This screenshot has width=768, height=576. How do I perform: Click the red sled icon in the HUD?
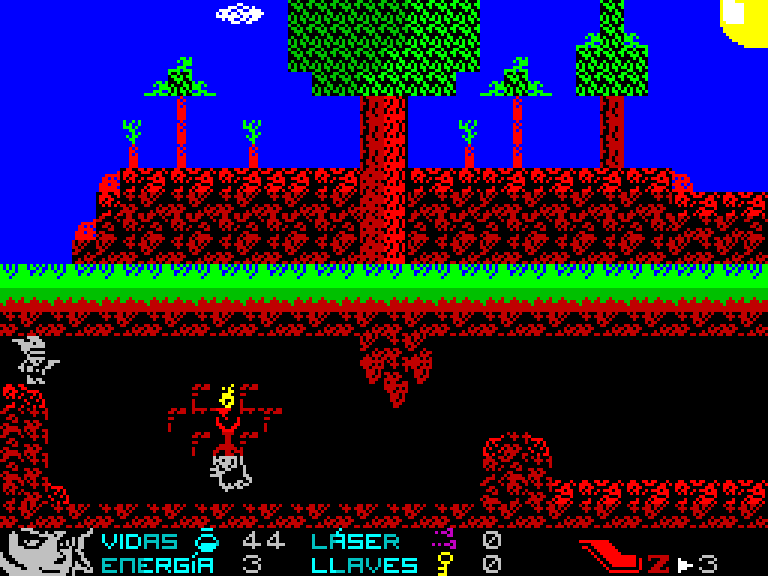(x=612, y=553)
